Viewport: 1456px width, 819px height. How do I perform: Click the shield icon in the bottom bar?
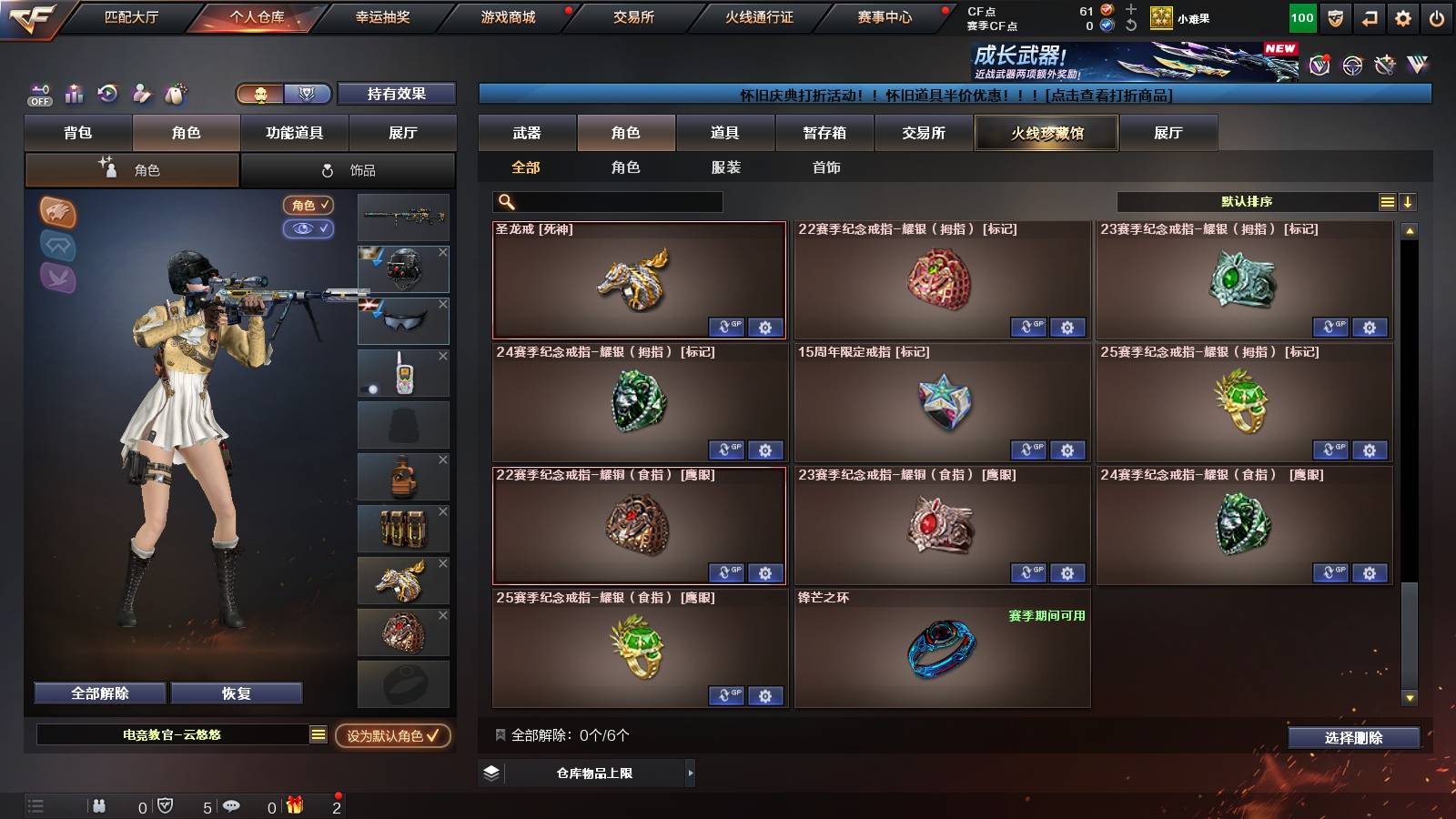[166, 805]
